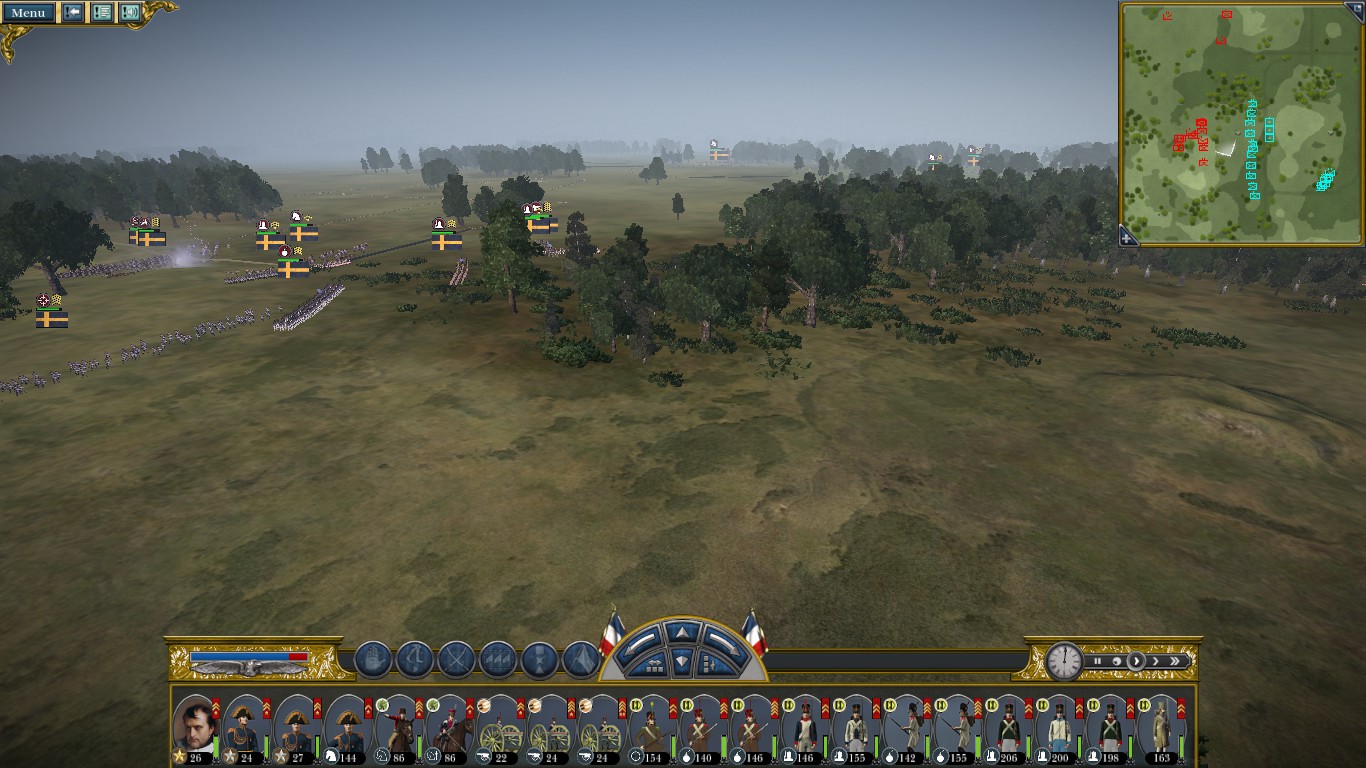
Task: Select the 163-man infantry unit card
Action: point(1161,728)
